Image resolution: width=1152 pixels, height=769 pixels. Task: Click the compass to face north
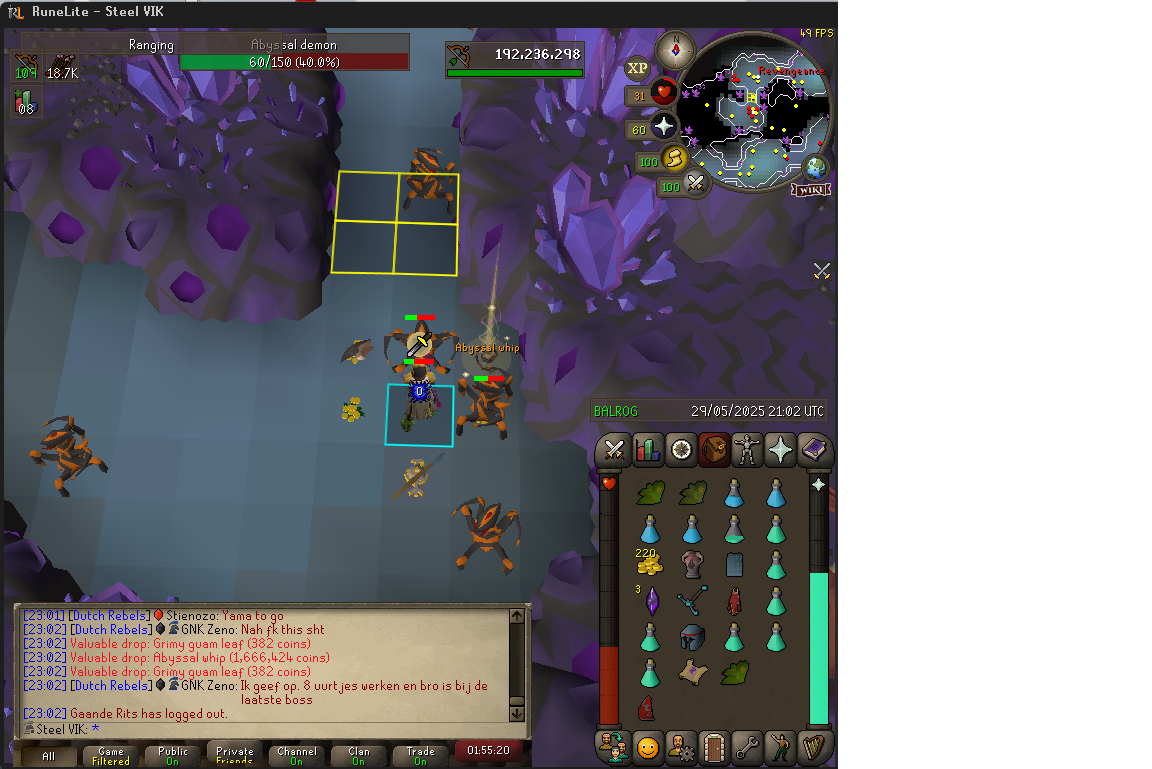click(675, 48)
